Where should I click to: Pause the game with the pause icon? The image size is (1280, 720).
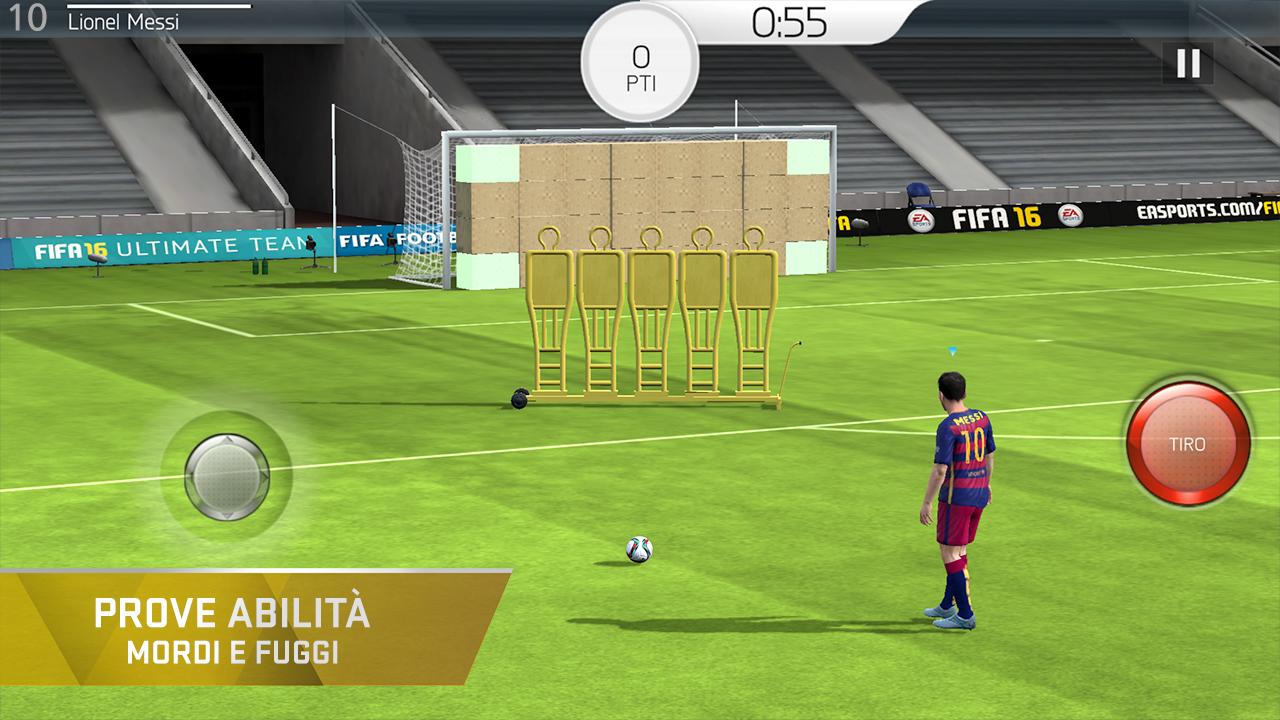coord(1186,63)
